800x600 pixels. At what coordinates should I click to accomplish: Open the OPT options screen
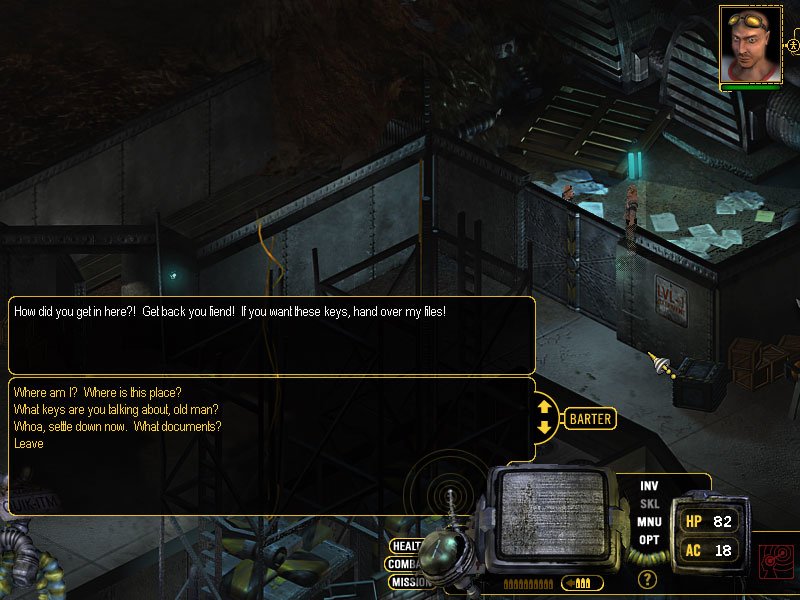(649, 540)
